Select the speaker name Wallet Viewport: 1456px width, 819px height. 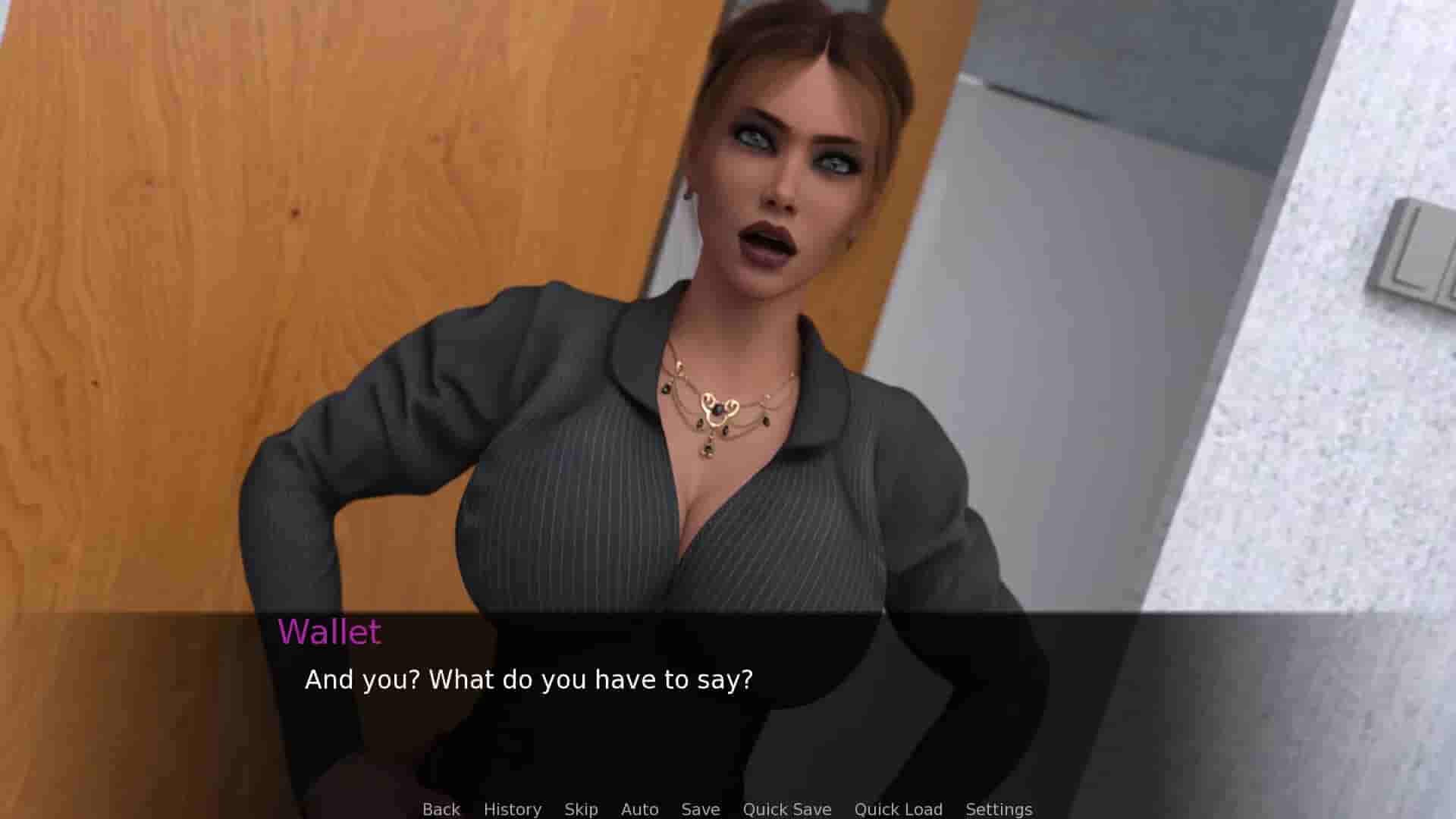click(x=329, y=632)
